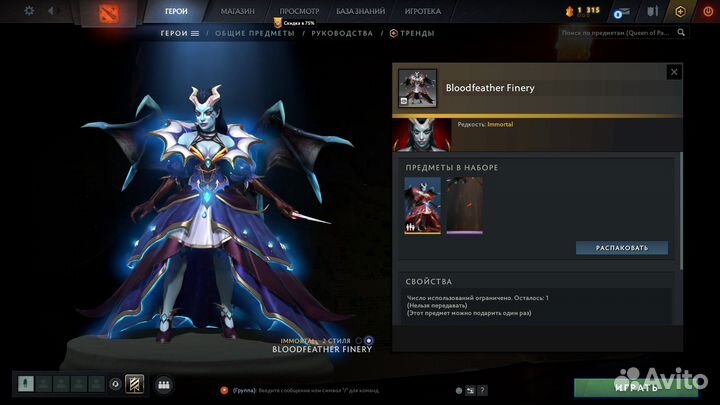The height and width of the screenshot is (405, 720).
Task: Unpack the bundle with РАСПАКОВАТЬ
Action: coord(622,247)
